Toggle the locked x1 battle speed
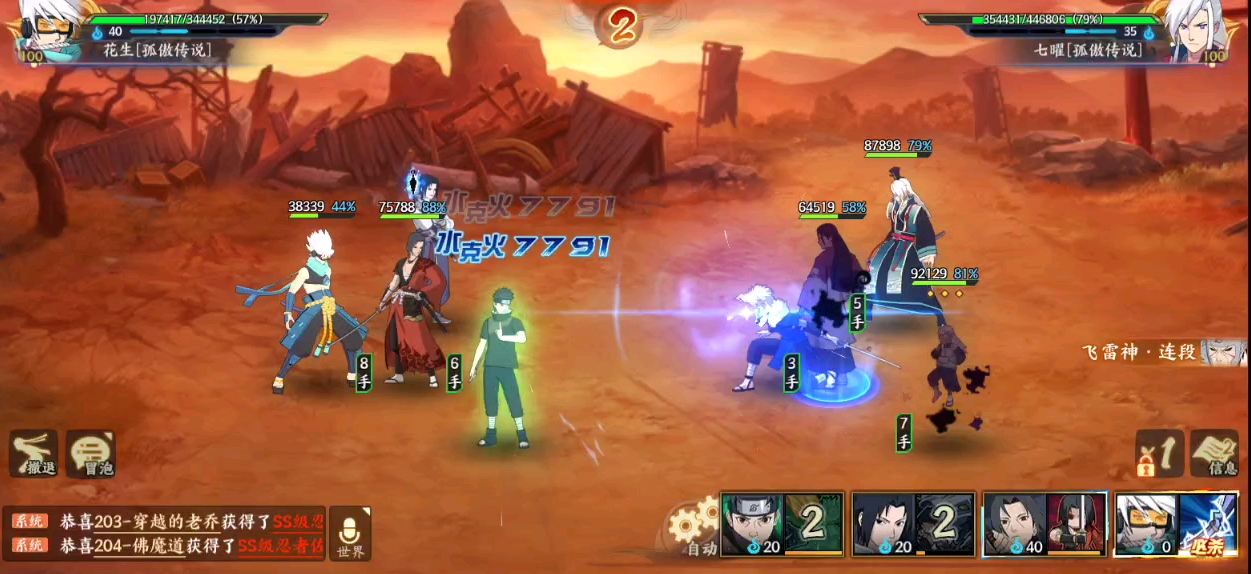1251x574 pixels. click(x=1158, y=453)
